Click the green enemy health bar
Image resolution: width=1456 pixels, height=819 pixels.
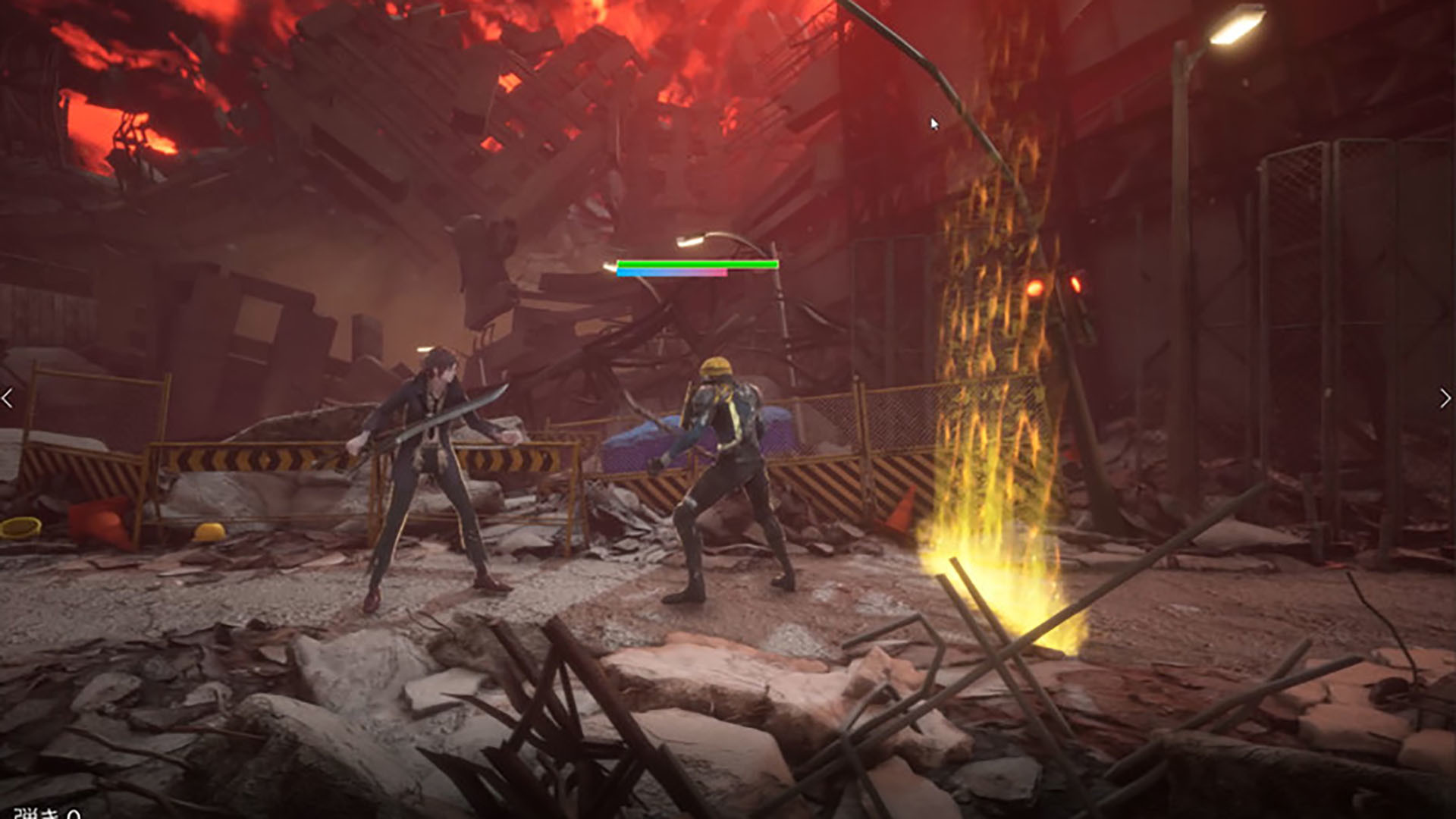[x=698, y=263]
